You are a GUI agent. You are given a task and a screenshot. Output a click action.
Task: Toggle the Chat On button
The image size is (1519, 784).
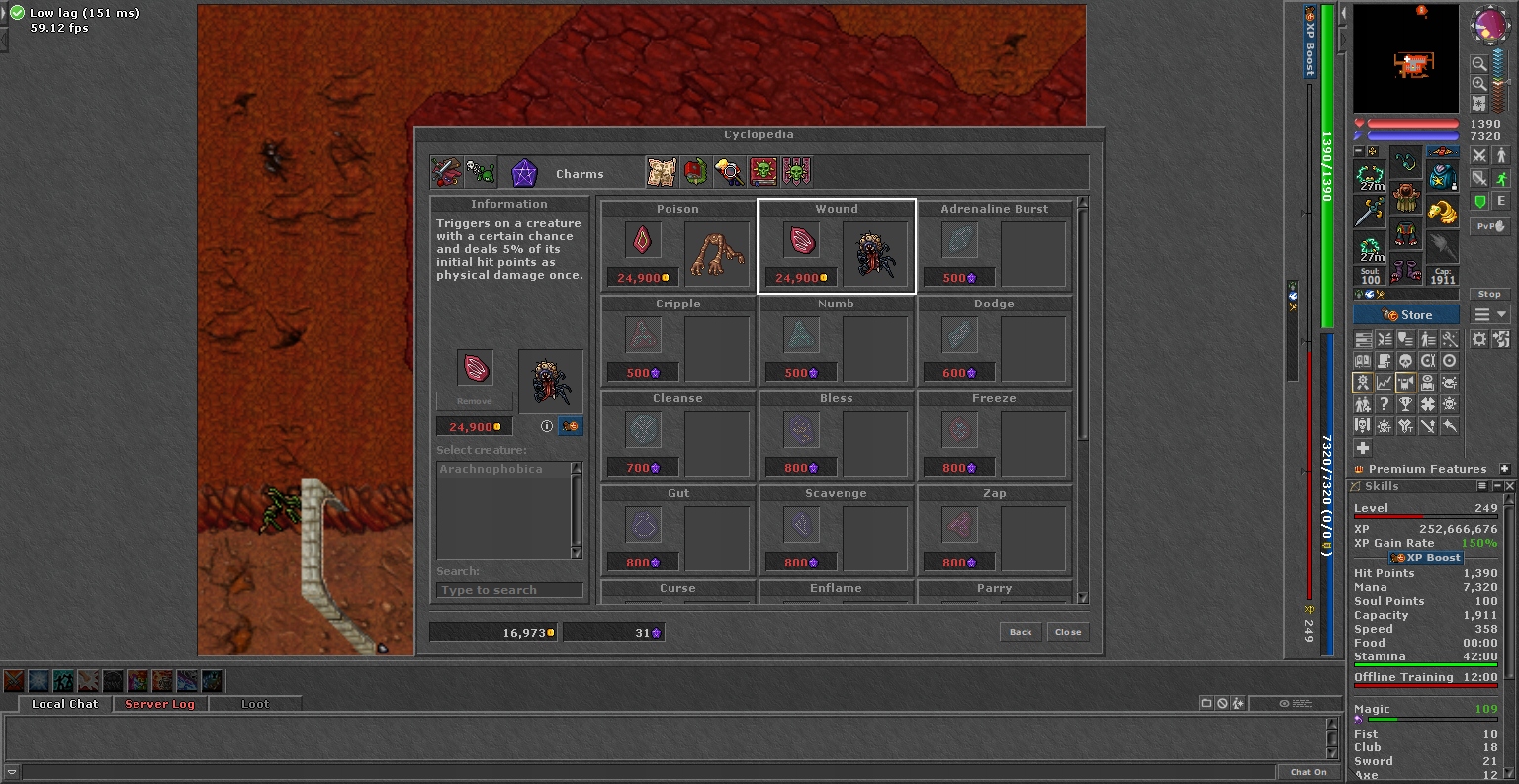1308,772
